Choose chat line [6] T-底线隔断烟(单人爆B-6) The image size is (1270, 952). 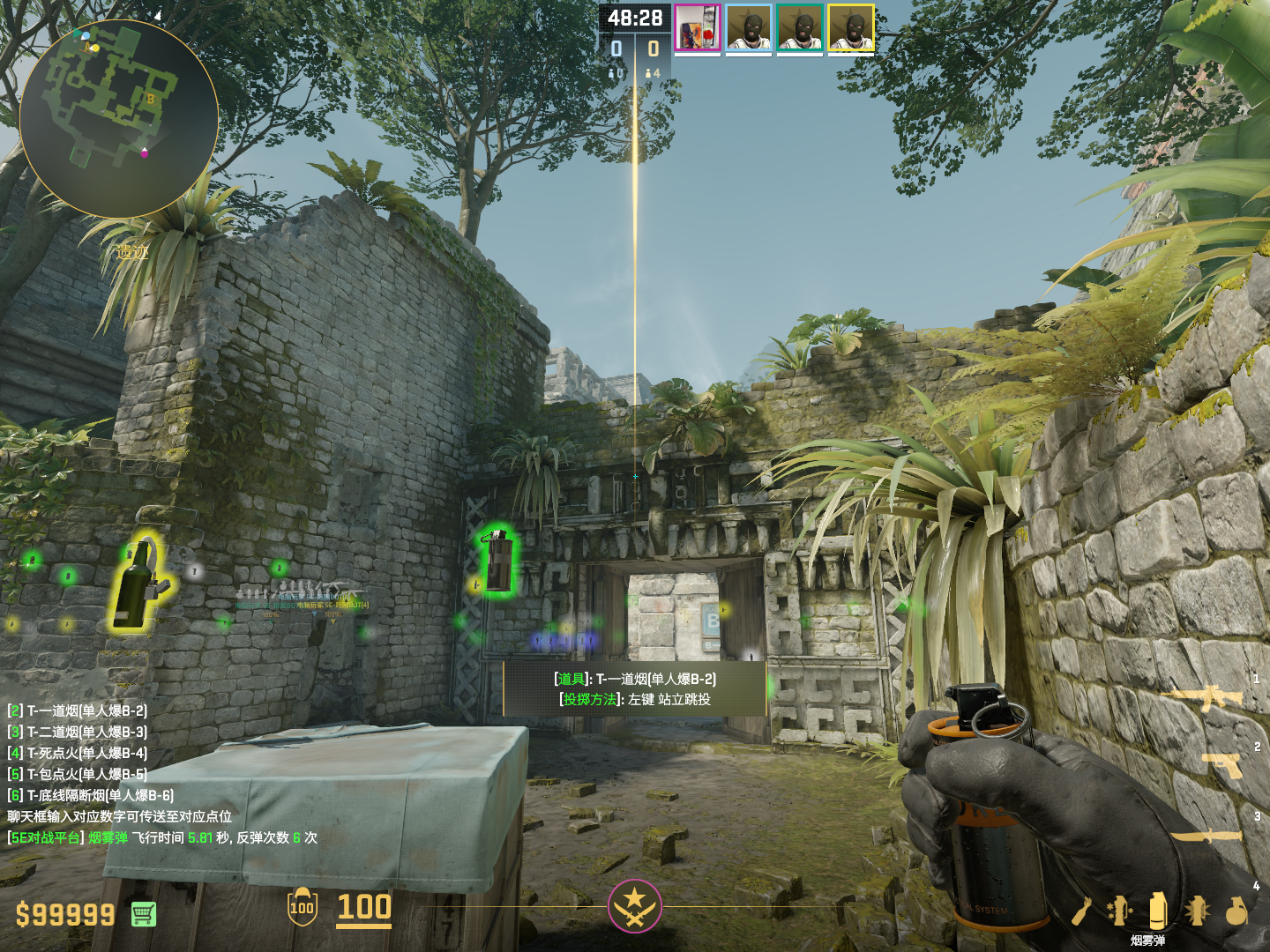click(91, 795)
